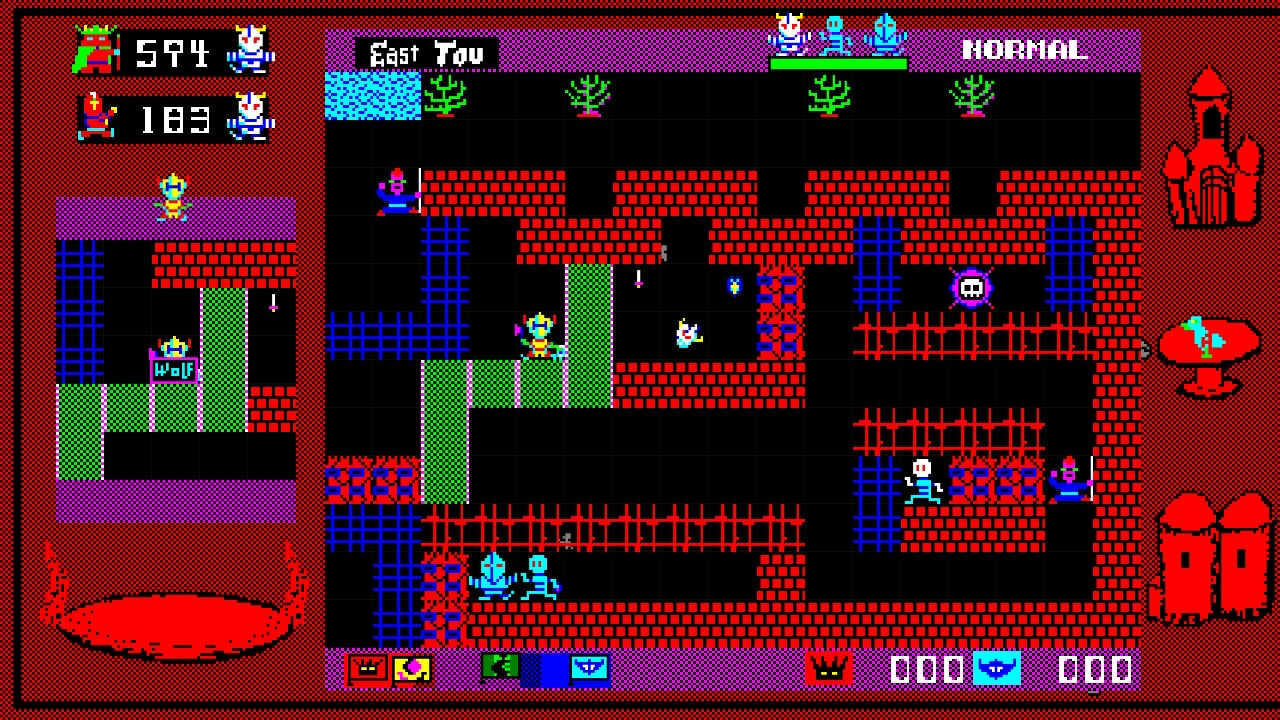Select the red crown inventory icon
The width and height of the screenshot is (1280, 720).
click(366, 667)
